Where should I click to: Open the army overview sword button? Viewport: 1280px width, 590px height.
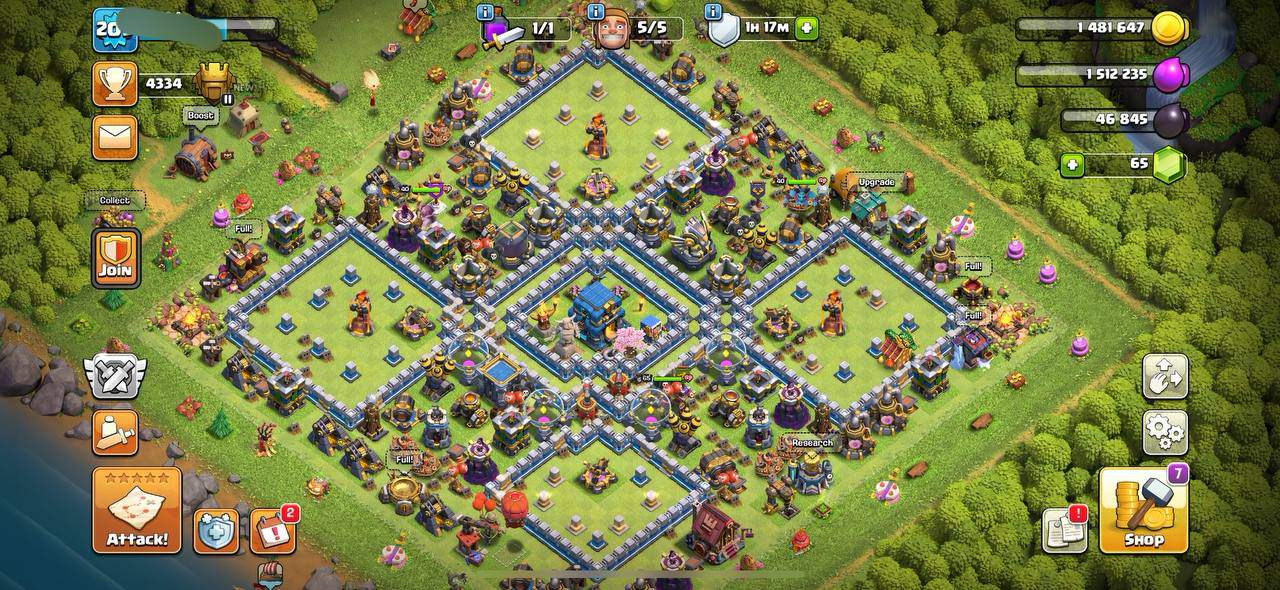[115, 432]
